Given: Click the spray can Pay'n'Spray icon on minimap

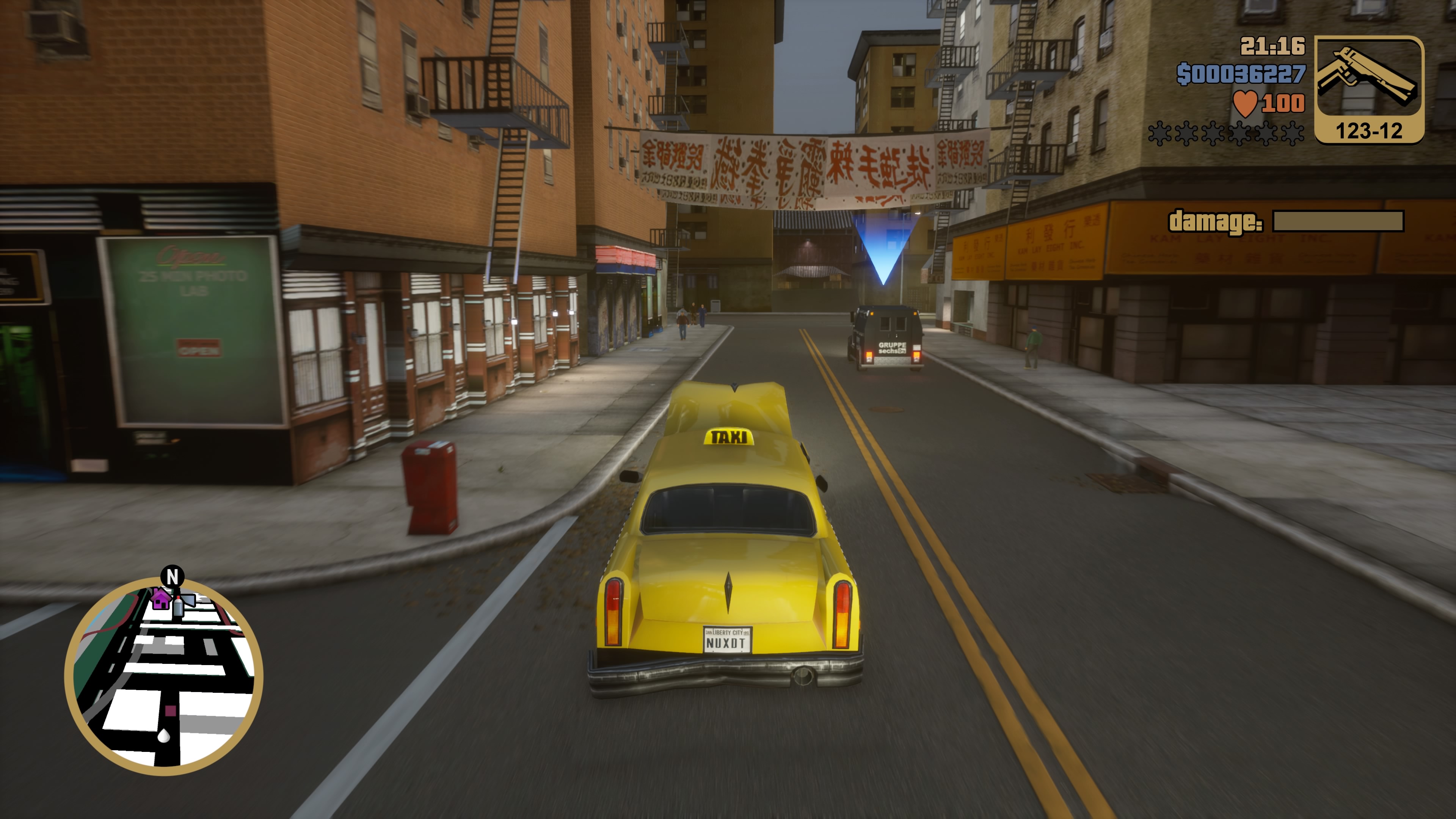Looking at the screenshot, I should click(179, 607).
